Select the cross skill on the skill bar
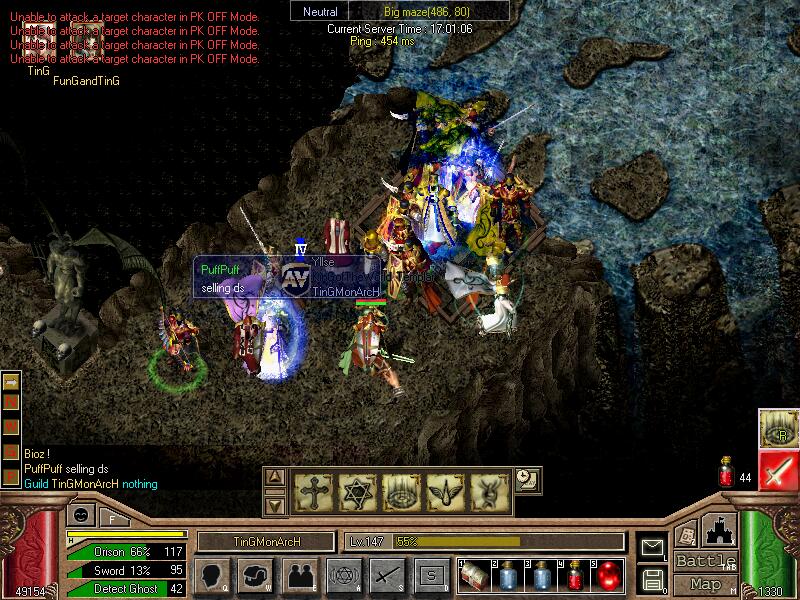800x600 pixels. (312, 491)
